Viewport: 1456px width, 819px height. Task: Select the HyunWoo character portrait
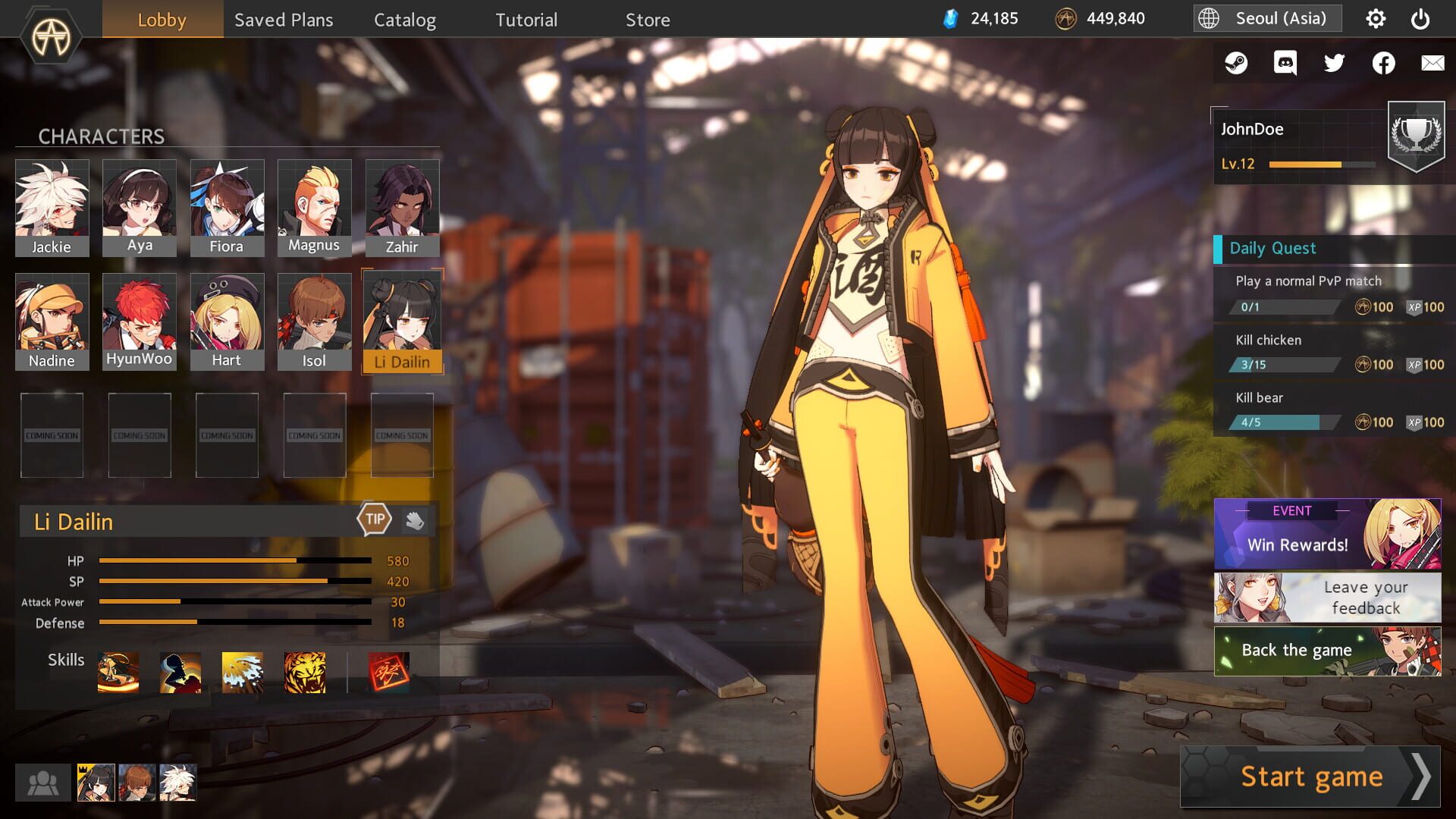click(x=139, y=315)
